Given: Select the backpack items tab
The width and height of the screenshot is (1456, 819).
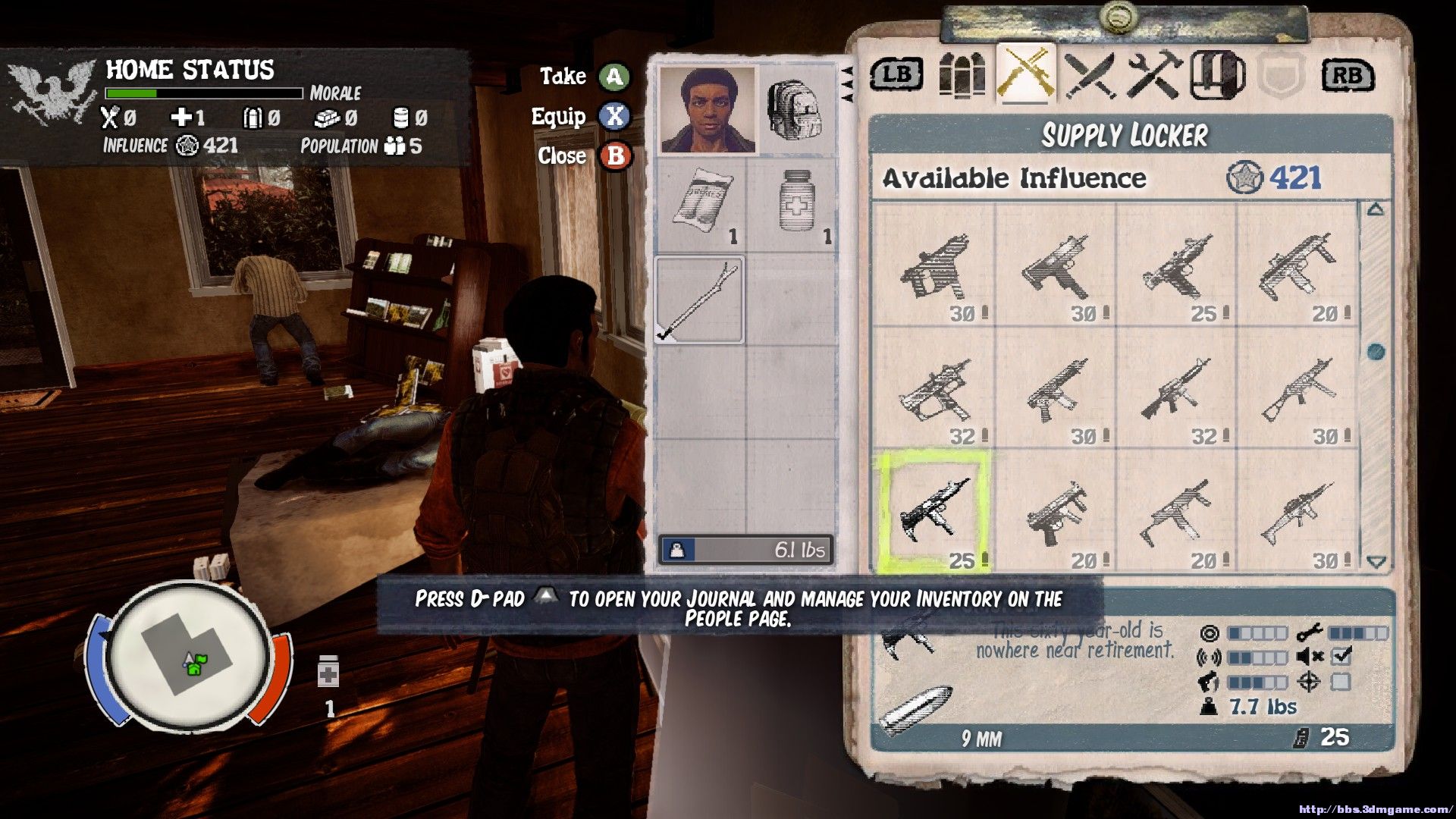Looking at the screenshot, I should (1217, 75).
